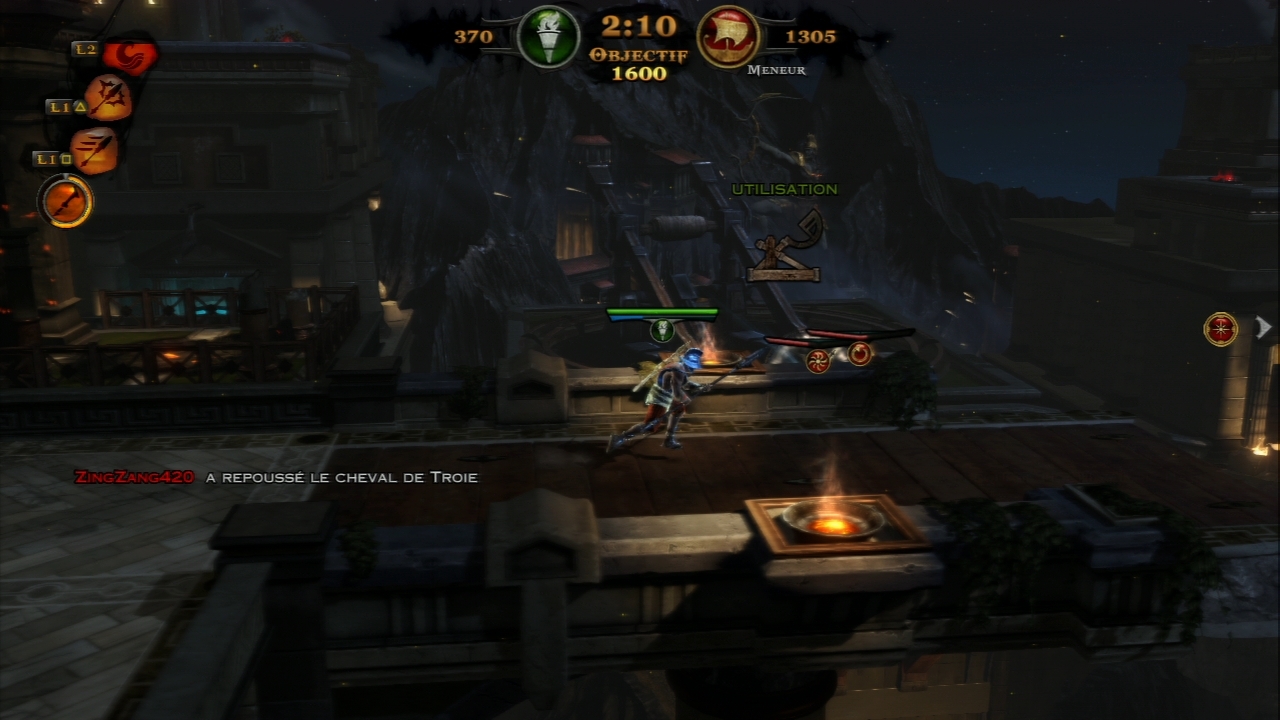The width and height of the screenshot is (1280, 720).
Task: Click the red offscreen objective marker
Action: click(1221, 329)
